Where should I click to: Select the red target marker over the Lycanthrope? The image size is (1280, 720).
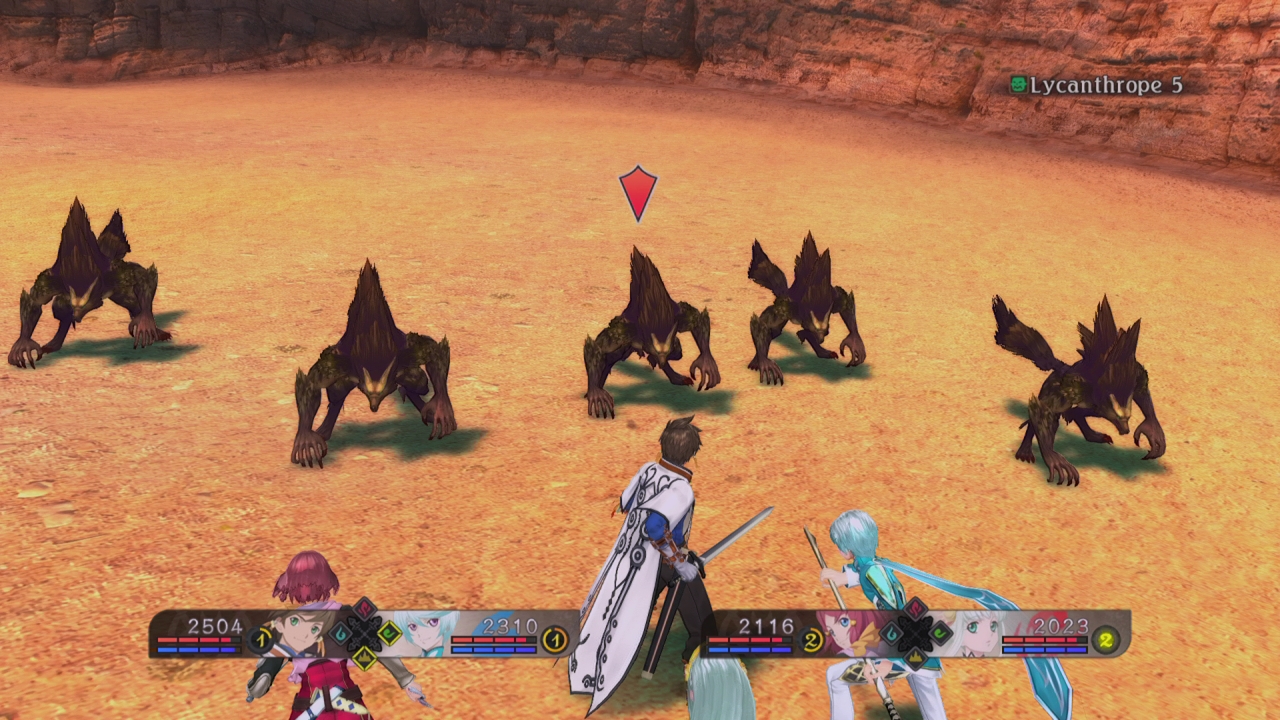click(x=638, y=192)
